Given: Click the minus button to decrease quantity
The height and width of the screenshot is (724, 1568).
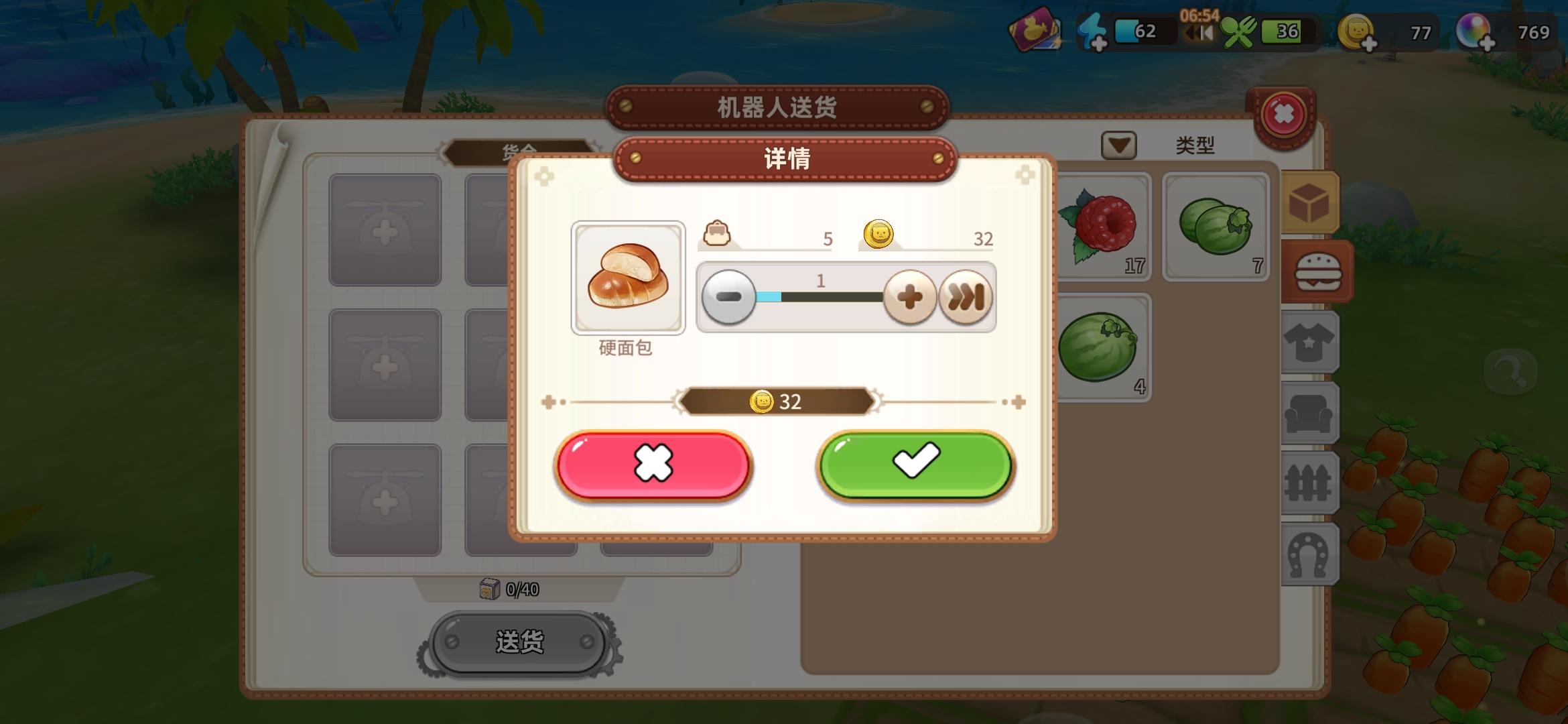Looking at the screenshot, I should tap(730, 296).
